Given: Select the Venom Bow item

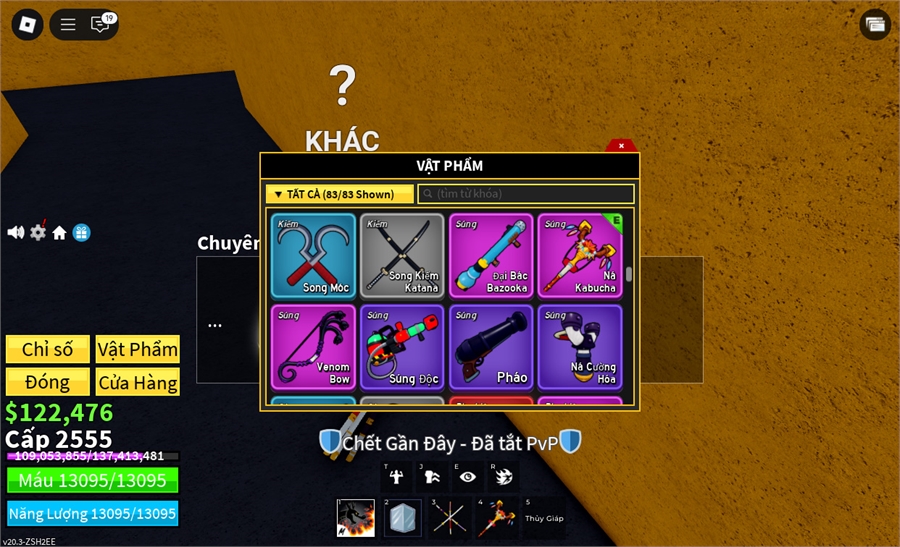Looking at the screenshot, I should coord(313,347).
